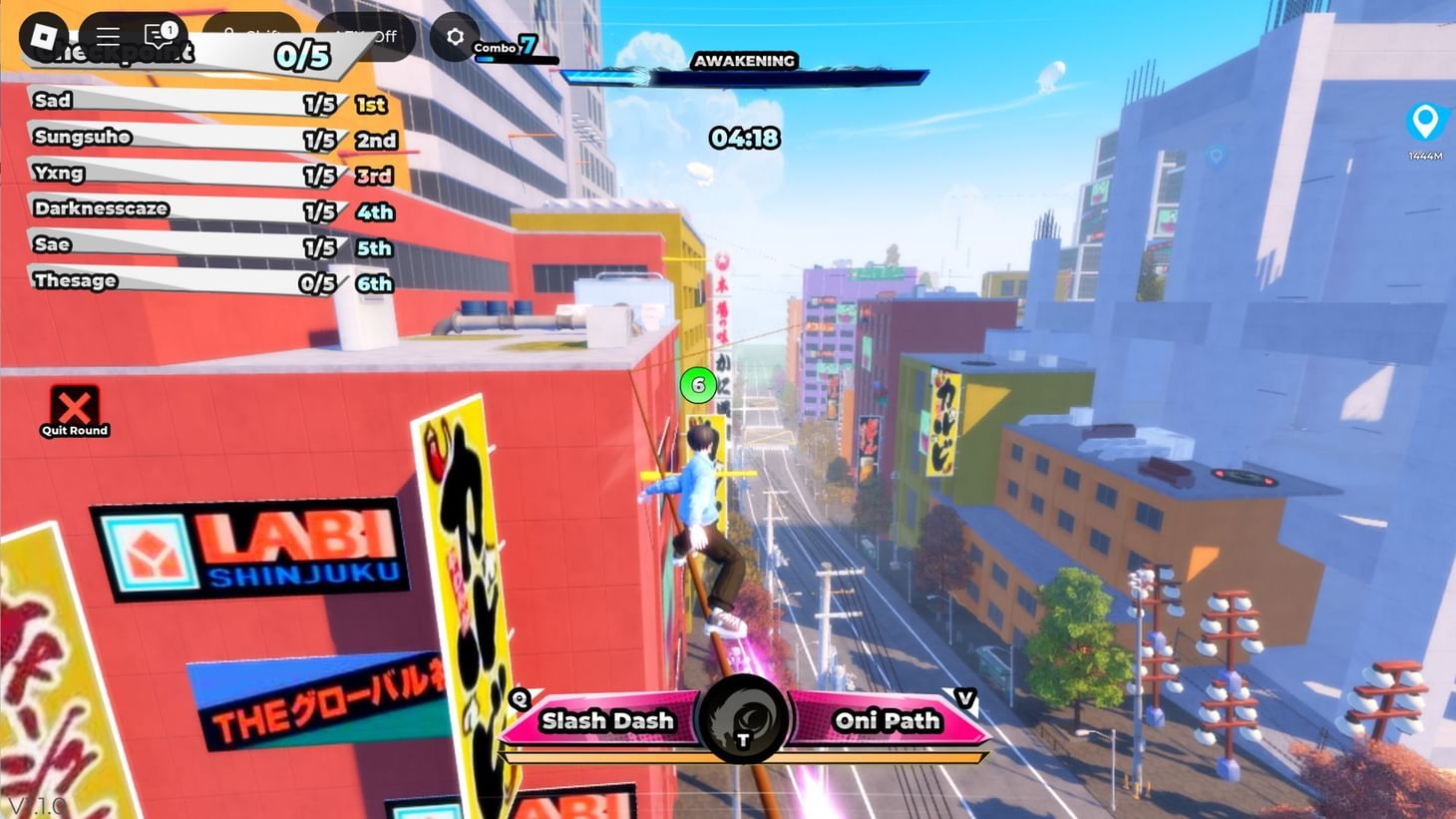Open the settings gear icon
1456x819 pixels.
(455, 36)
